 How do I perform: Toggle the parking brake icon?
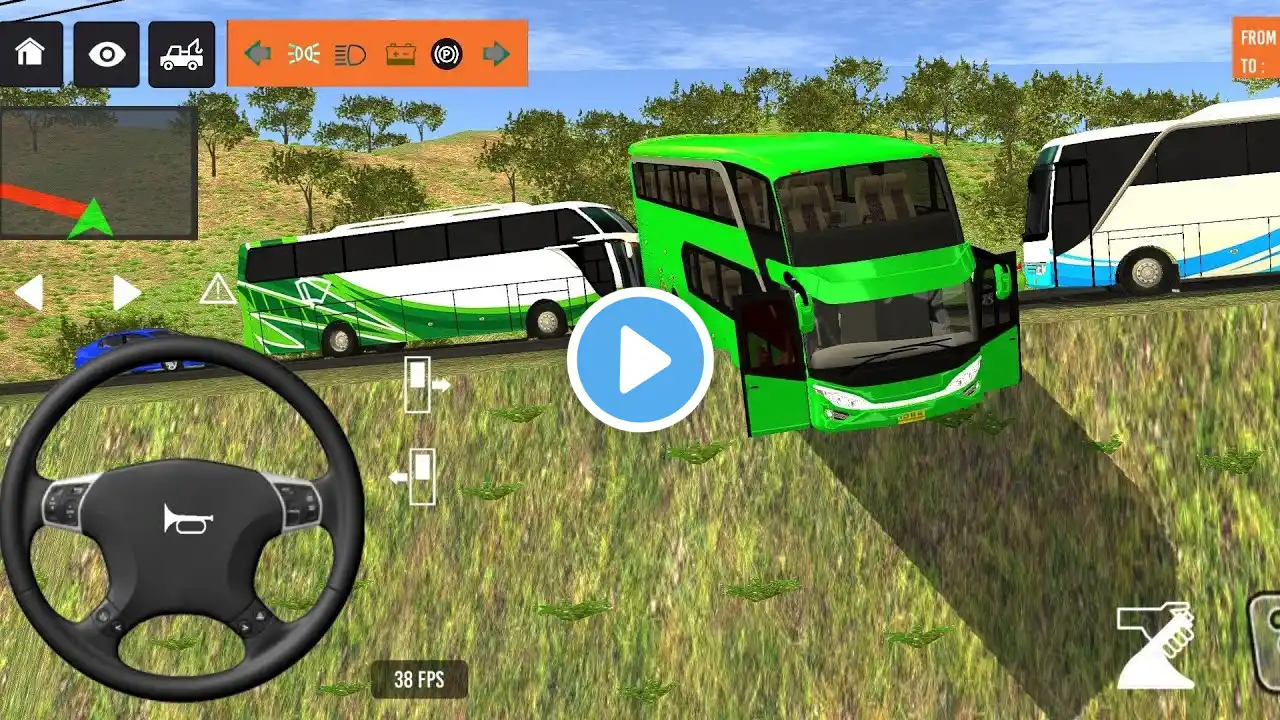coord(447,54)
